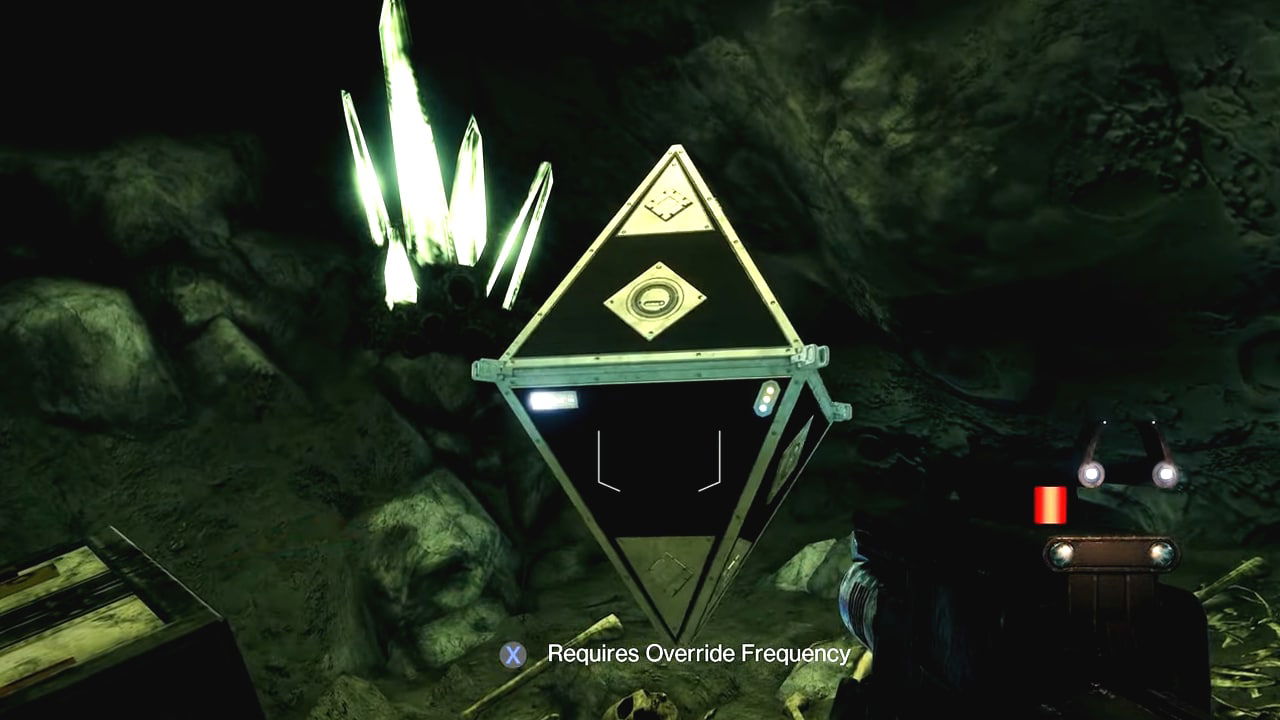Toggle the upper status light on the indicator strip
The image size is (1280, 720).
(x=768, y=388)
